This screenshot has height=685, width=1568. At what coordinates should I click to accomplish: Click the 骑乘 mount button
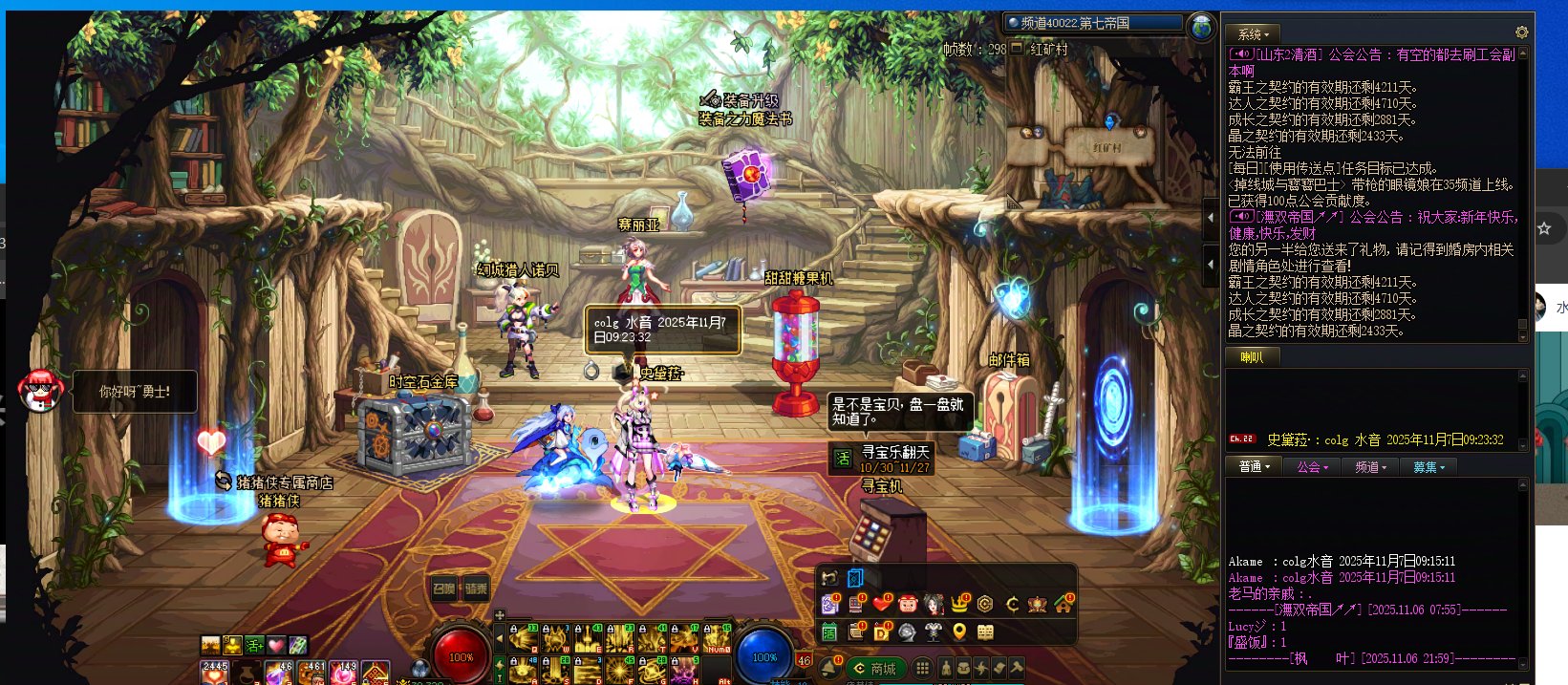[476, 589]
